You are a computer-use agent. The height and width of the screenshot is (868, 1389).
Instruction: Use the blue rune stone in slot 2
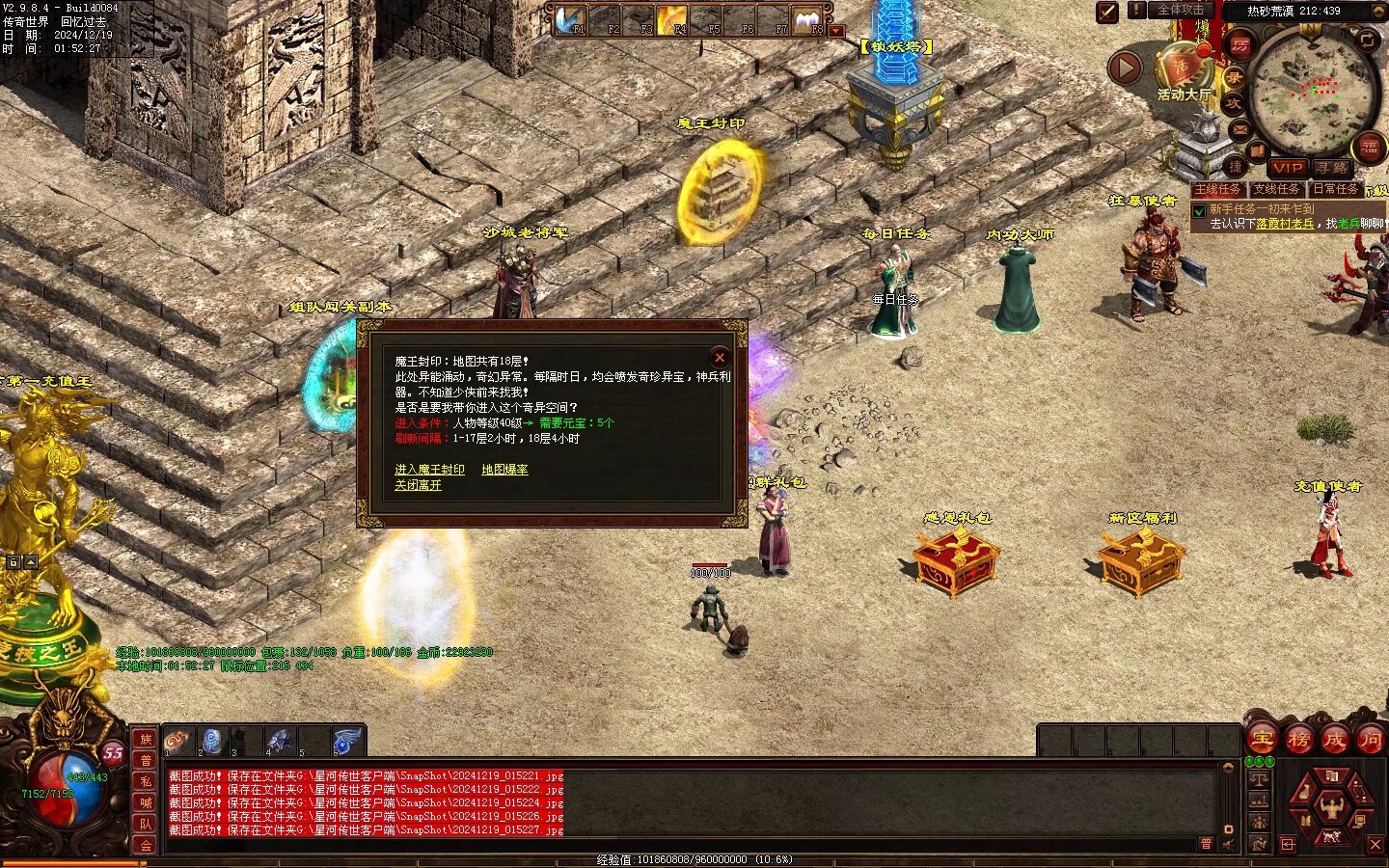pos(212,741)
